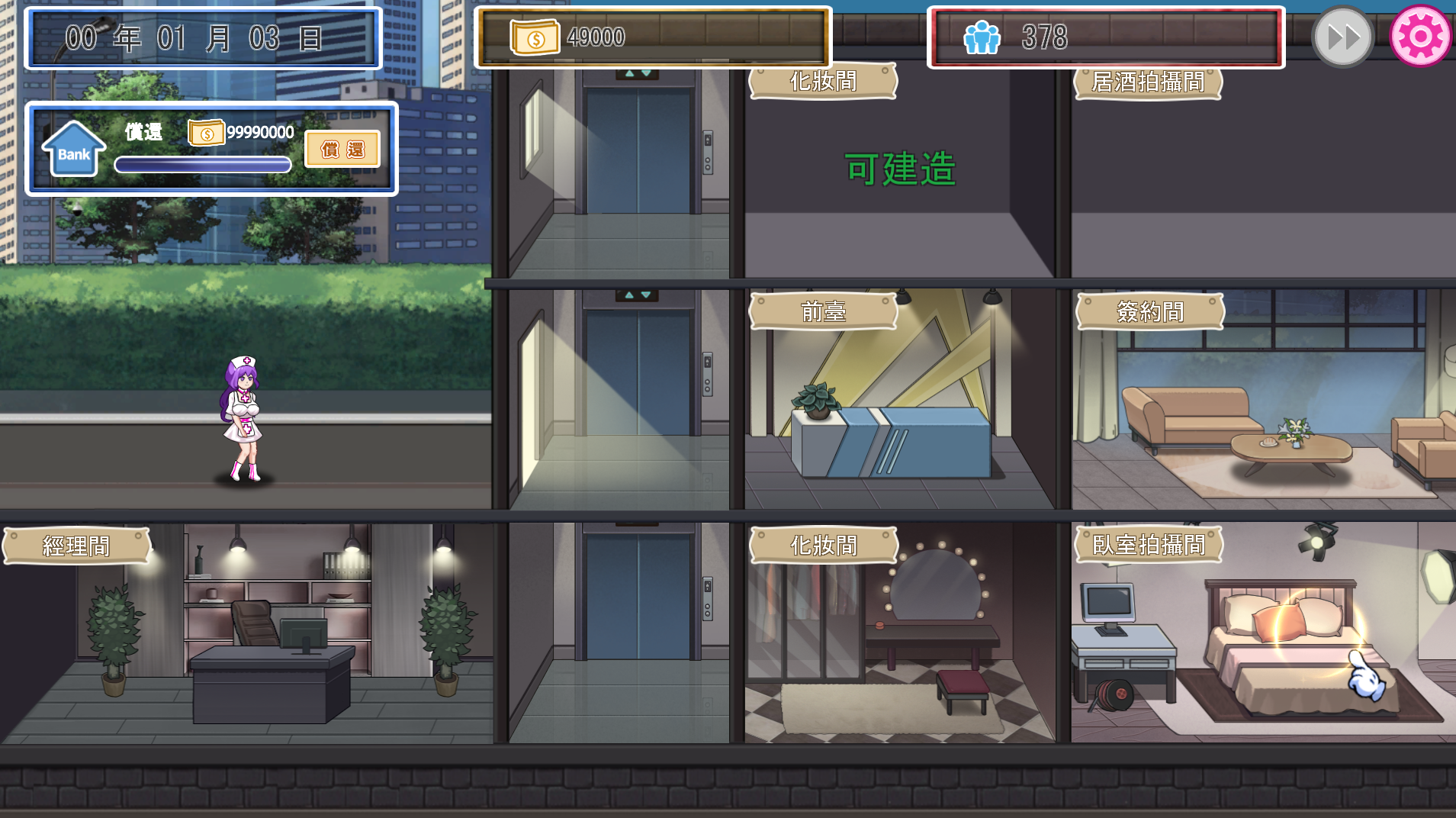The height and width of the screenshot is (818, 1456).
Task: Open the lower 化妝間 dressing room sign
Action: tap(824, 545)
